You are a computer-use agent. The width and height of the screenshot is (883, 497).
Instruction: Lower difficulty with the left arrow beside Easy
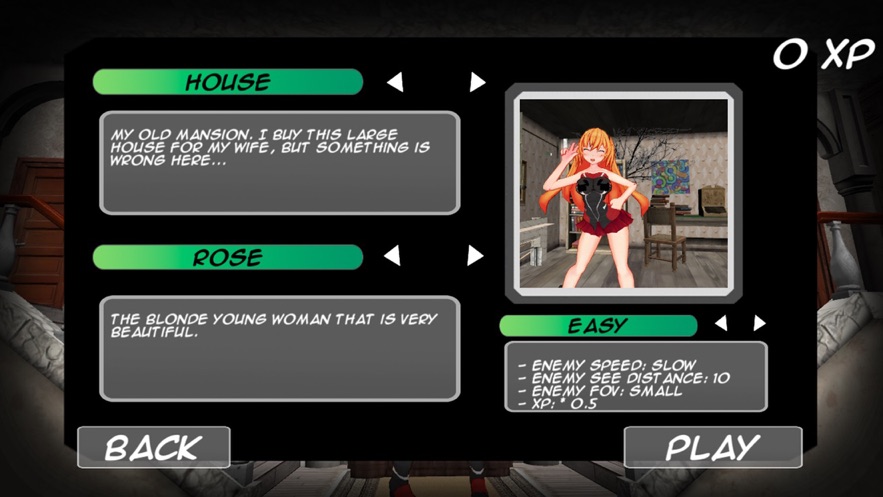point(721,324)
